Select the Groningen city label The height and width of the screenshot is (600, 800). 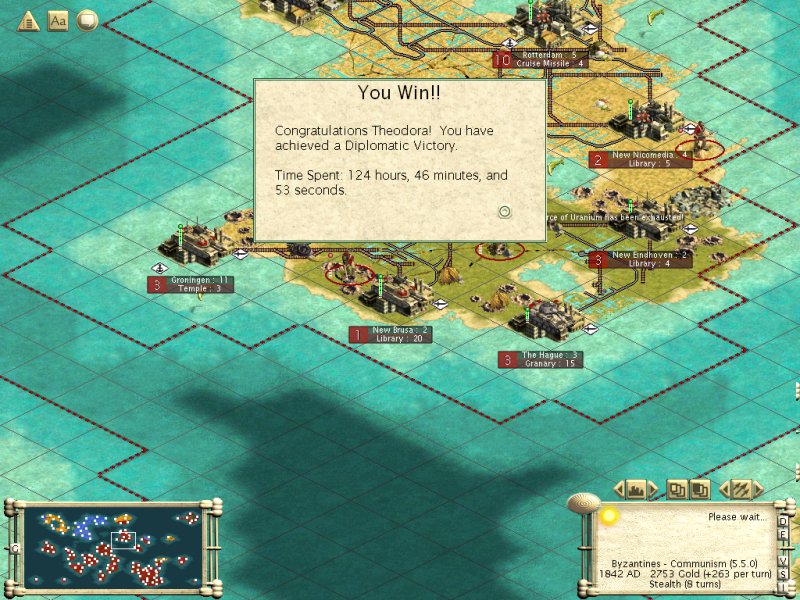200,281
